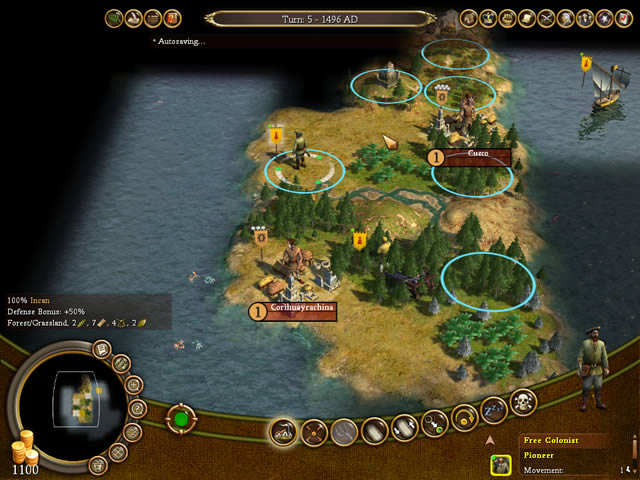
Task: Open the Cuzco settlement name banner
Action: 476,156
